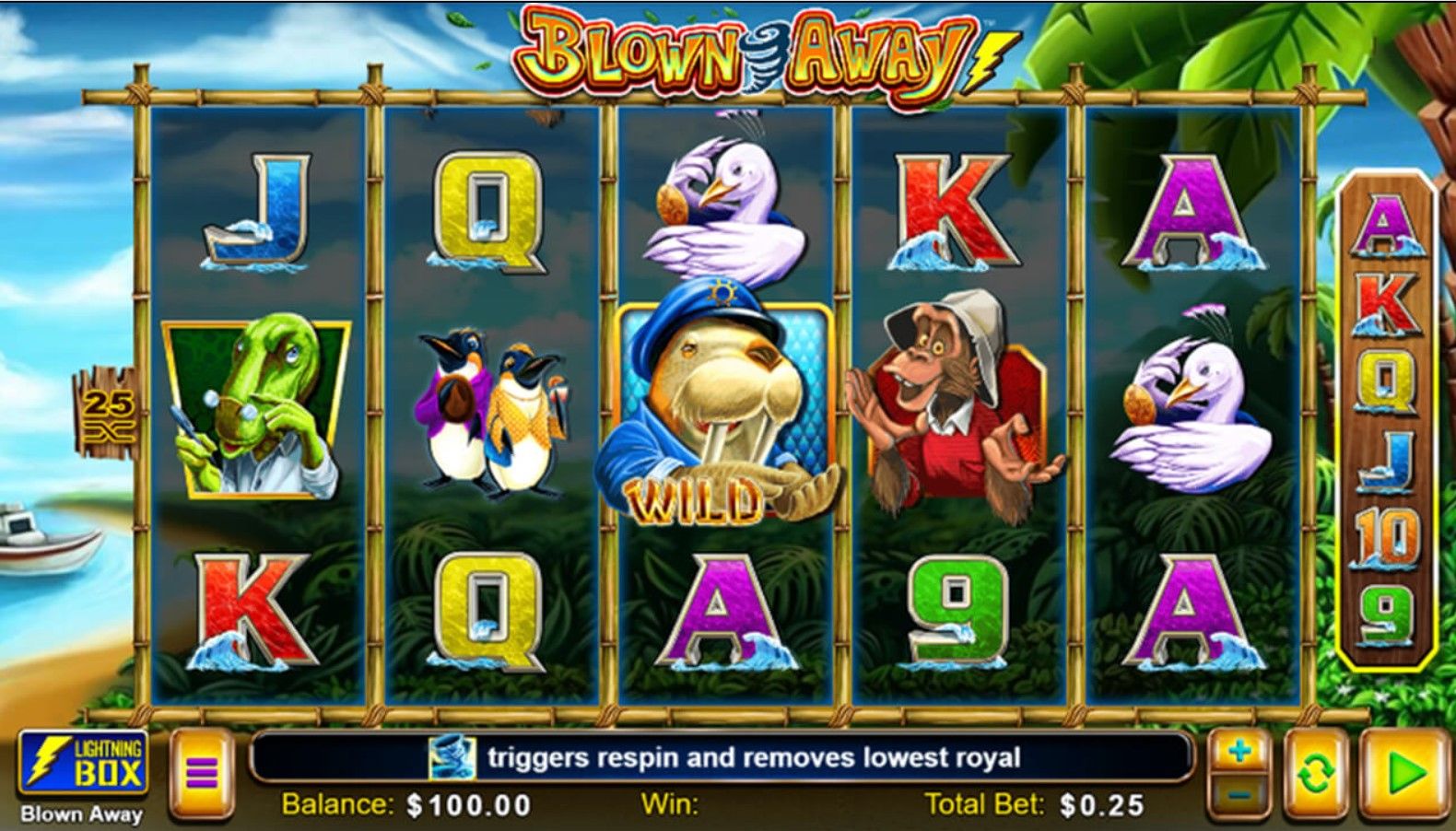The height and width of the screenshot is (831, 1456).
Task: Increase the bet with the plus button
Action: pos(1239,752)
